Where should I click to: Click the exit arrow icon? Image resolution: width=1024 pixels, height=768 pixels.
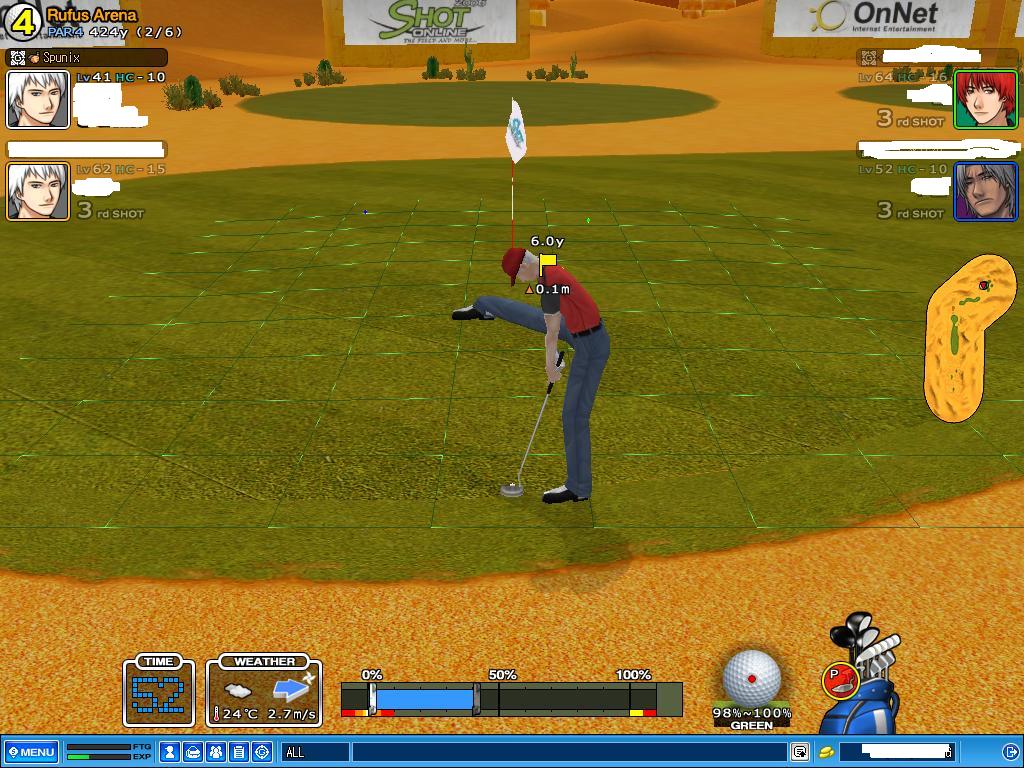pyautogui.click(x=1010, y=752)
